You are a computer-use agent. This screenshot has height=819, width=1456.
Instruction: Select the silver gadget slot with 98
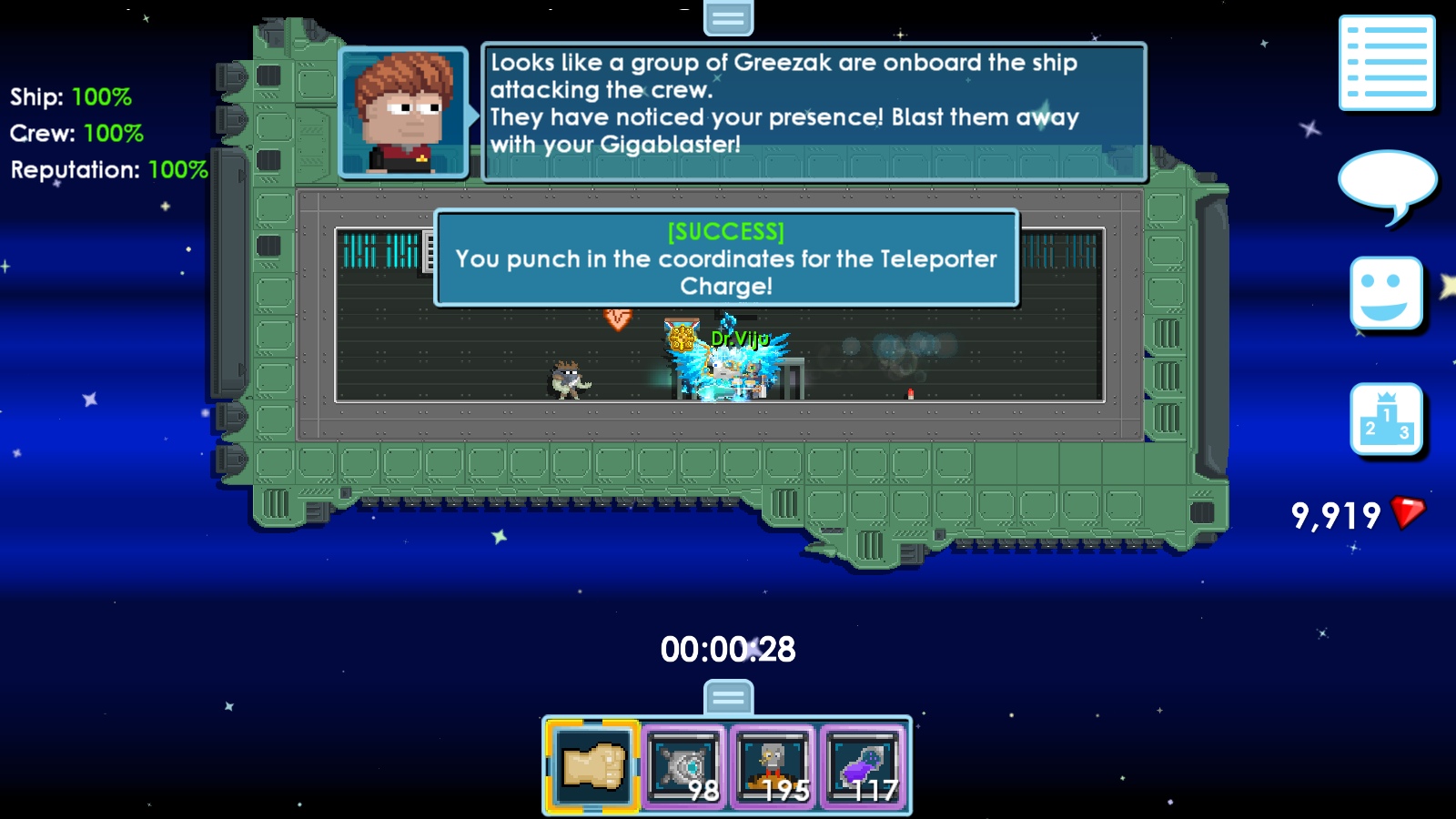point(684,766)
